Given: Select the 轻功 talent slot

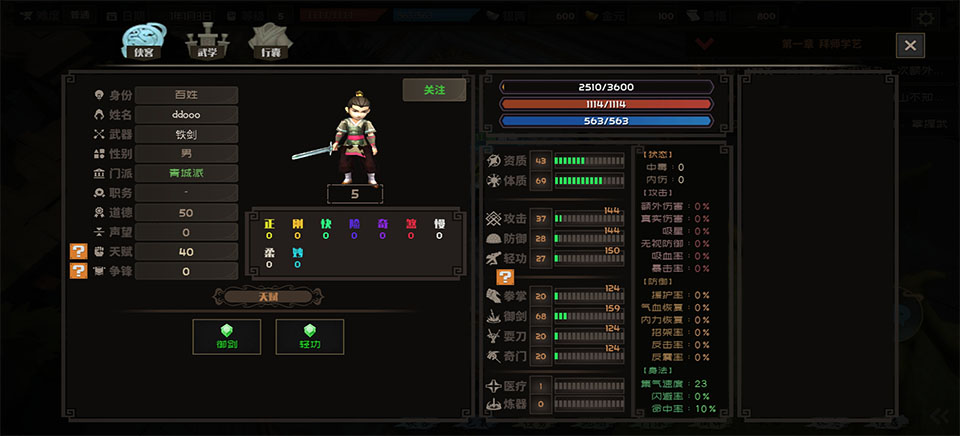Looking at the screenshot, I should click(310, 337).
